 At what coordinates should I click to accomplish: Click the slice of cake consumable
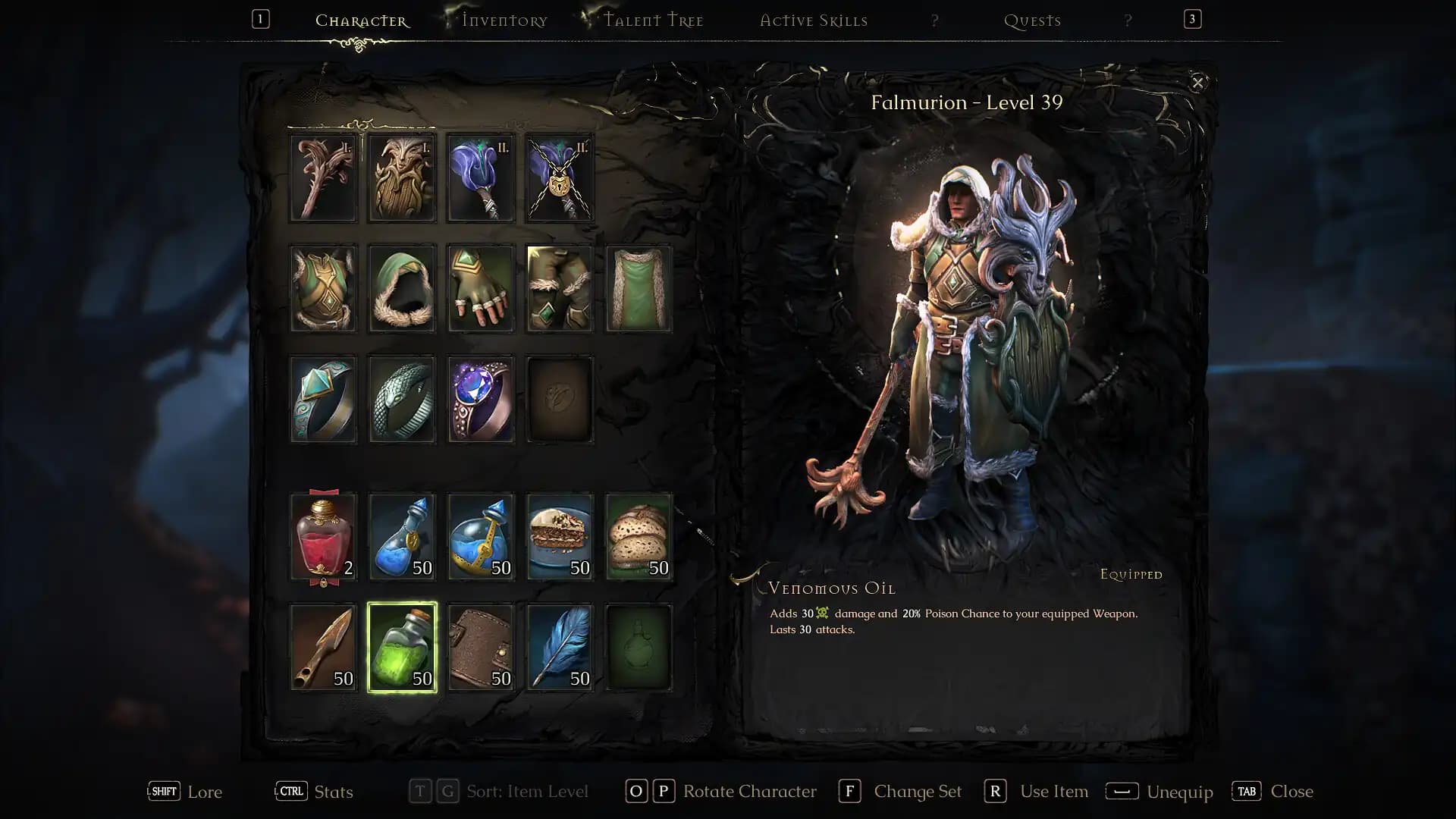coord(559,535)
